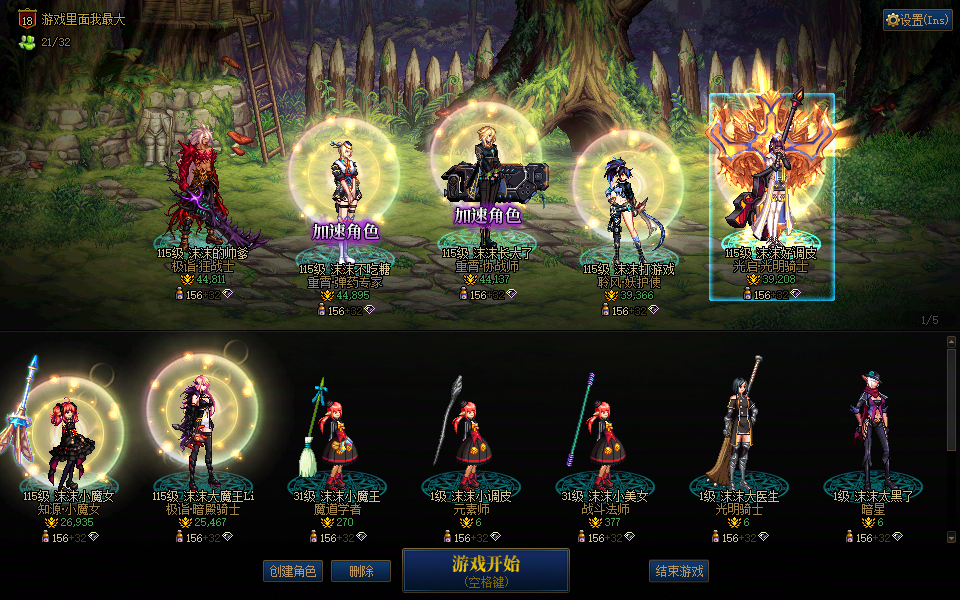
Task: Click the character list scroll-up arrow
Action: [x=951, y=341]
